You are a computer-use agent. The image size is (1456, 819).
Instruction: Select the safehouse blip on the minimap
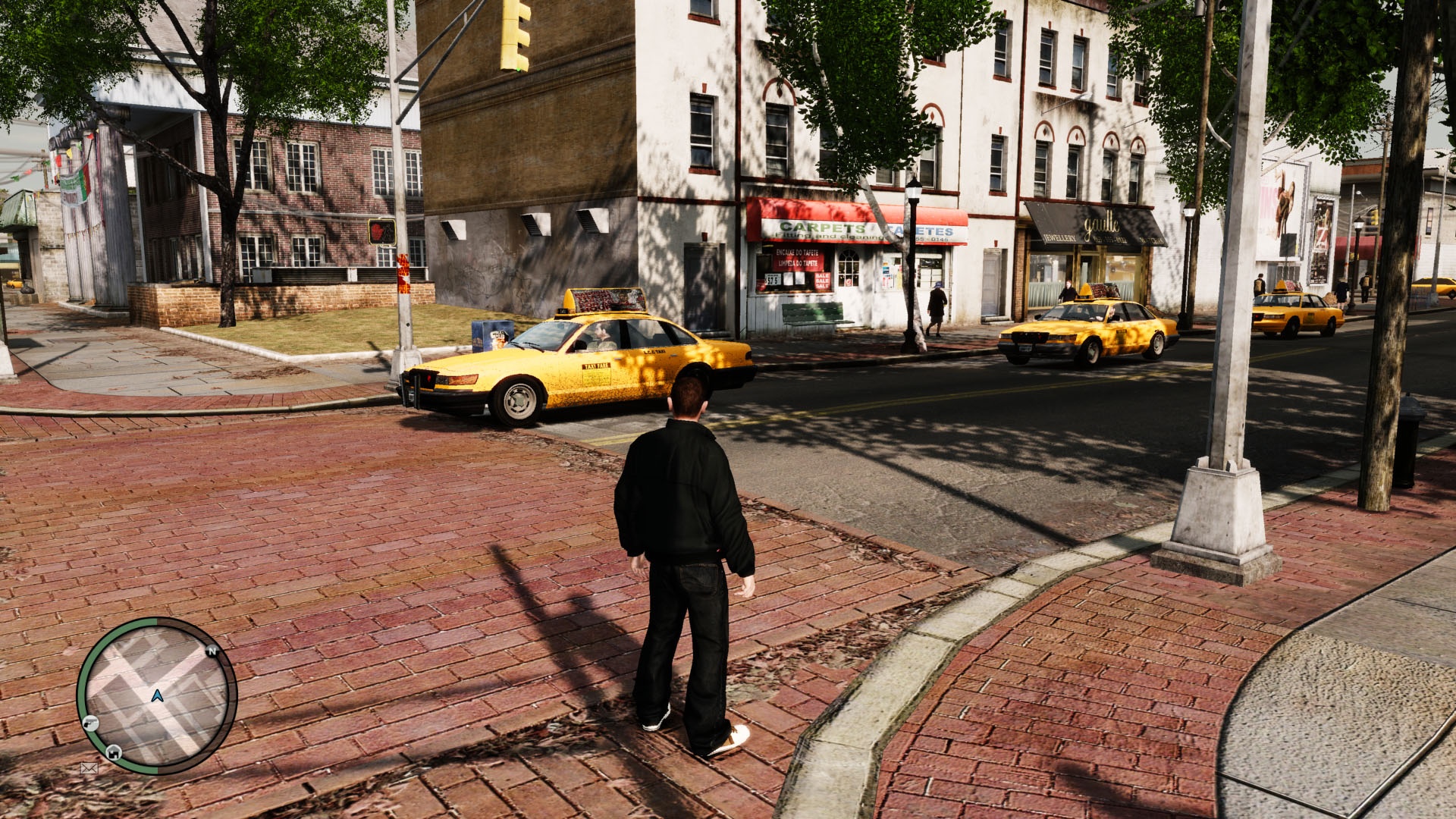(x=114, y=752)
